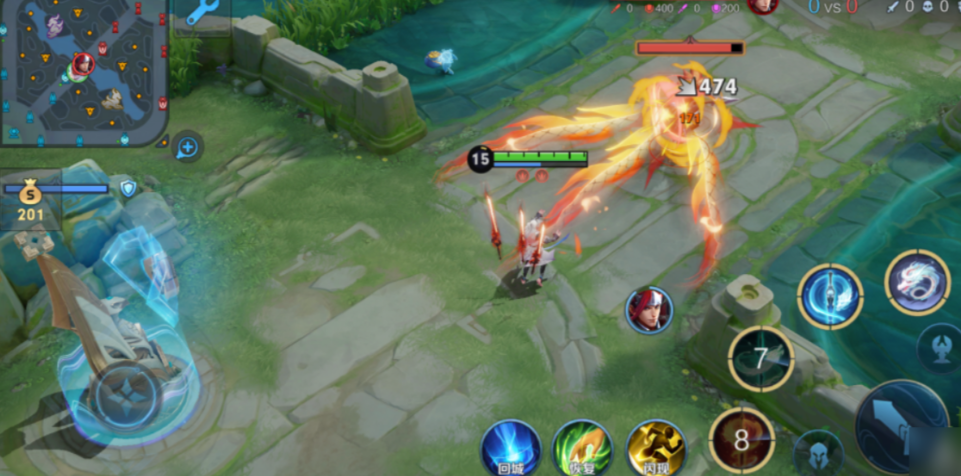Open the minimap in the corner
This screenshot has height=476, width=961.
point(84,72)
